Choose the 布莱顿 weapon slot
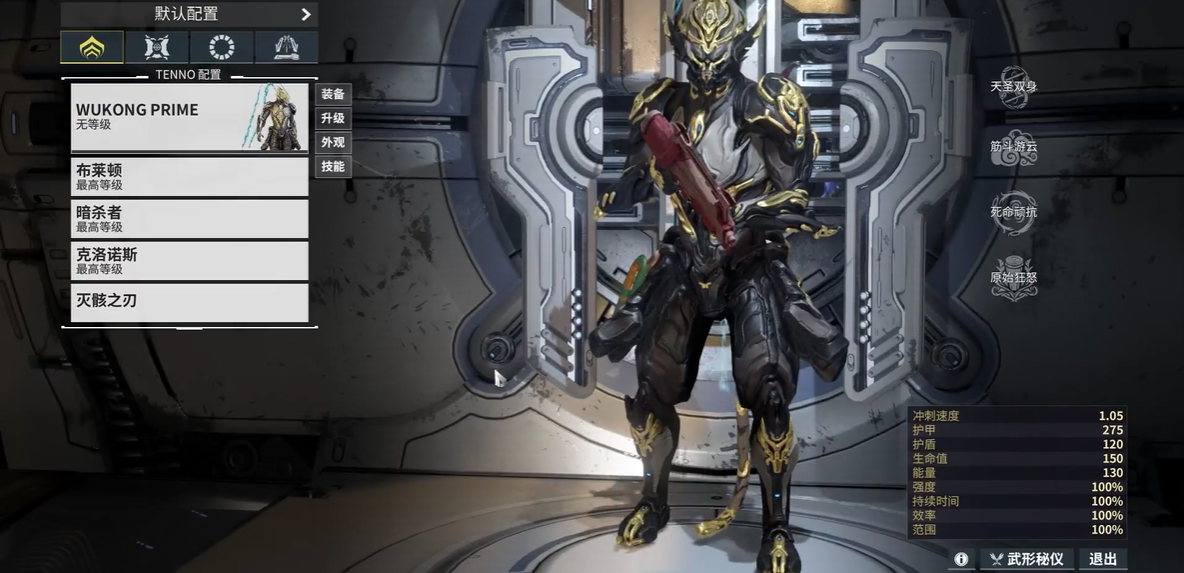The image size is (1184, 573). (189, 177)
